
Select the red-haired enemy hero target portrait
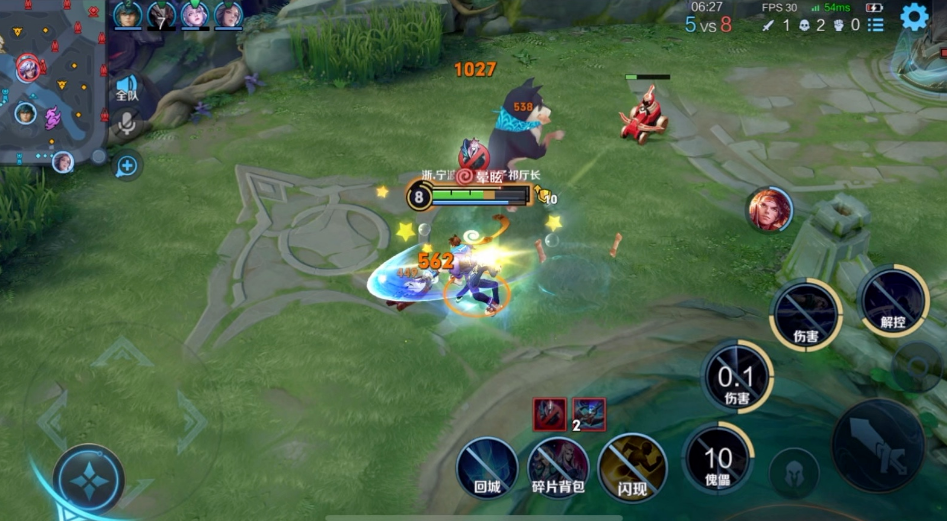769,210
